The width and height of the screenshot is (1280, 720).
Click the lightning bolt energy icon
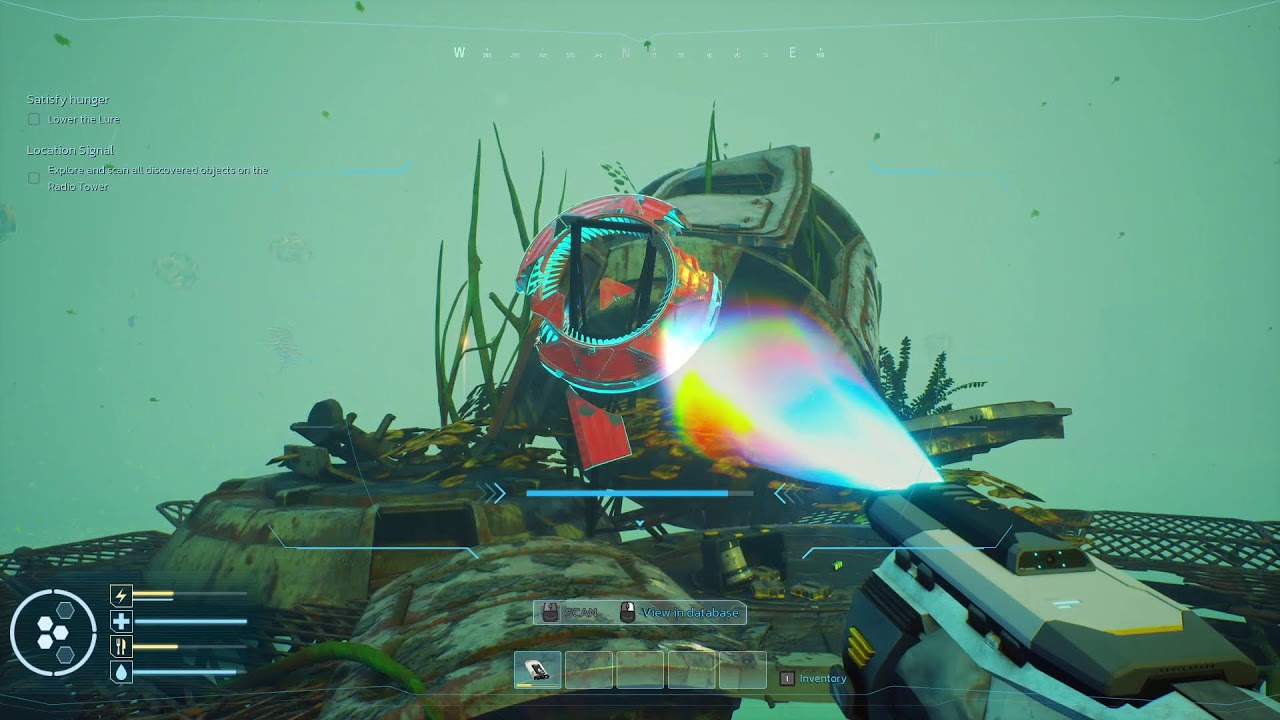(x=121, y=597)
